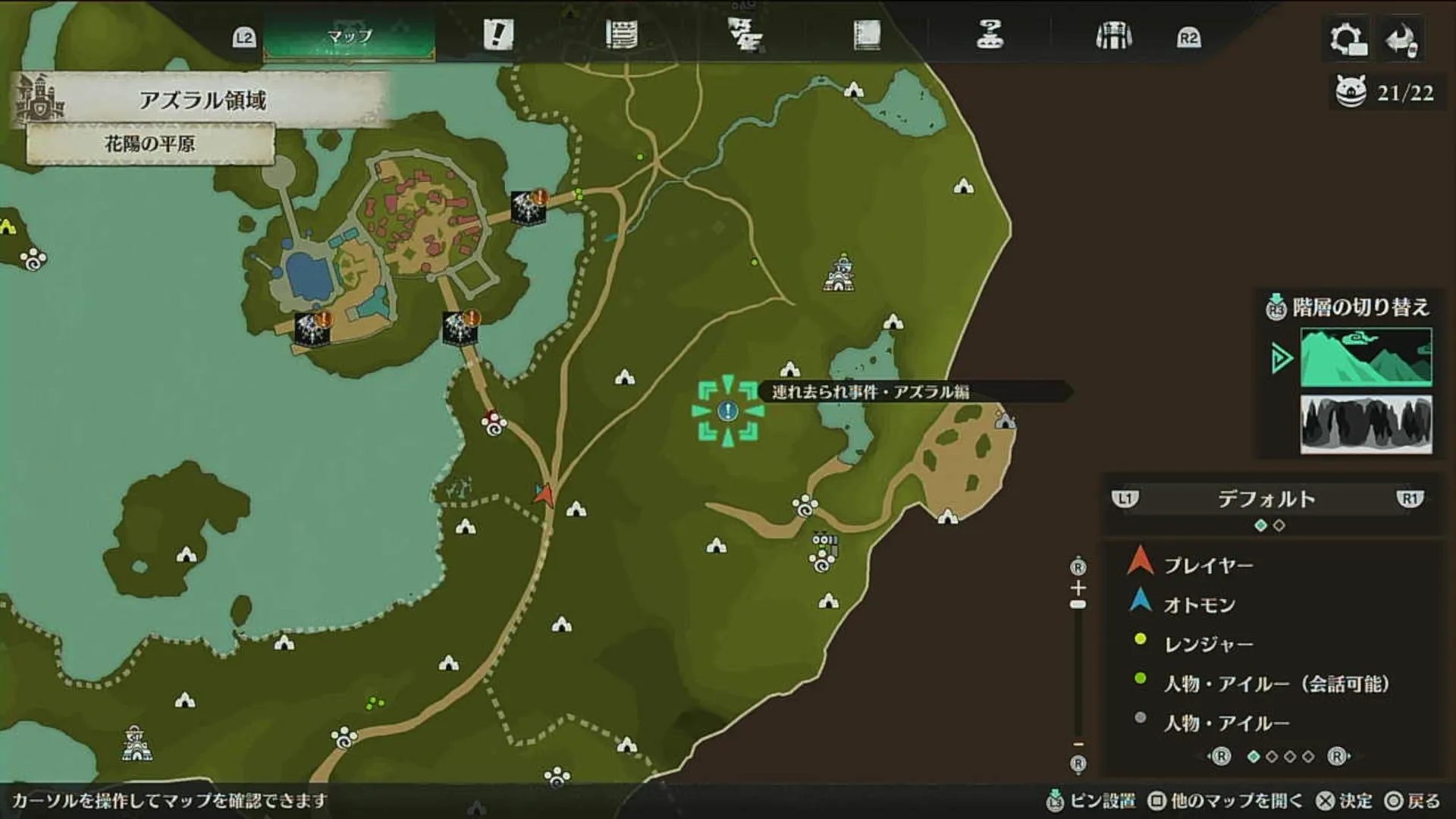Click the village building icon on the map
Viewport: 1456px width, 819px height.
(838, 269)
